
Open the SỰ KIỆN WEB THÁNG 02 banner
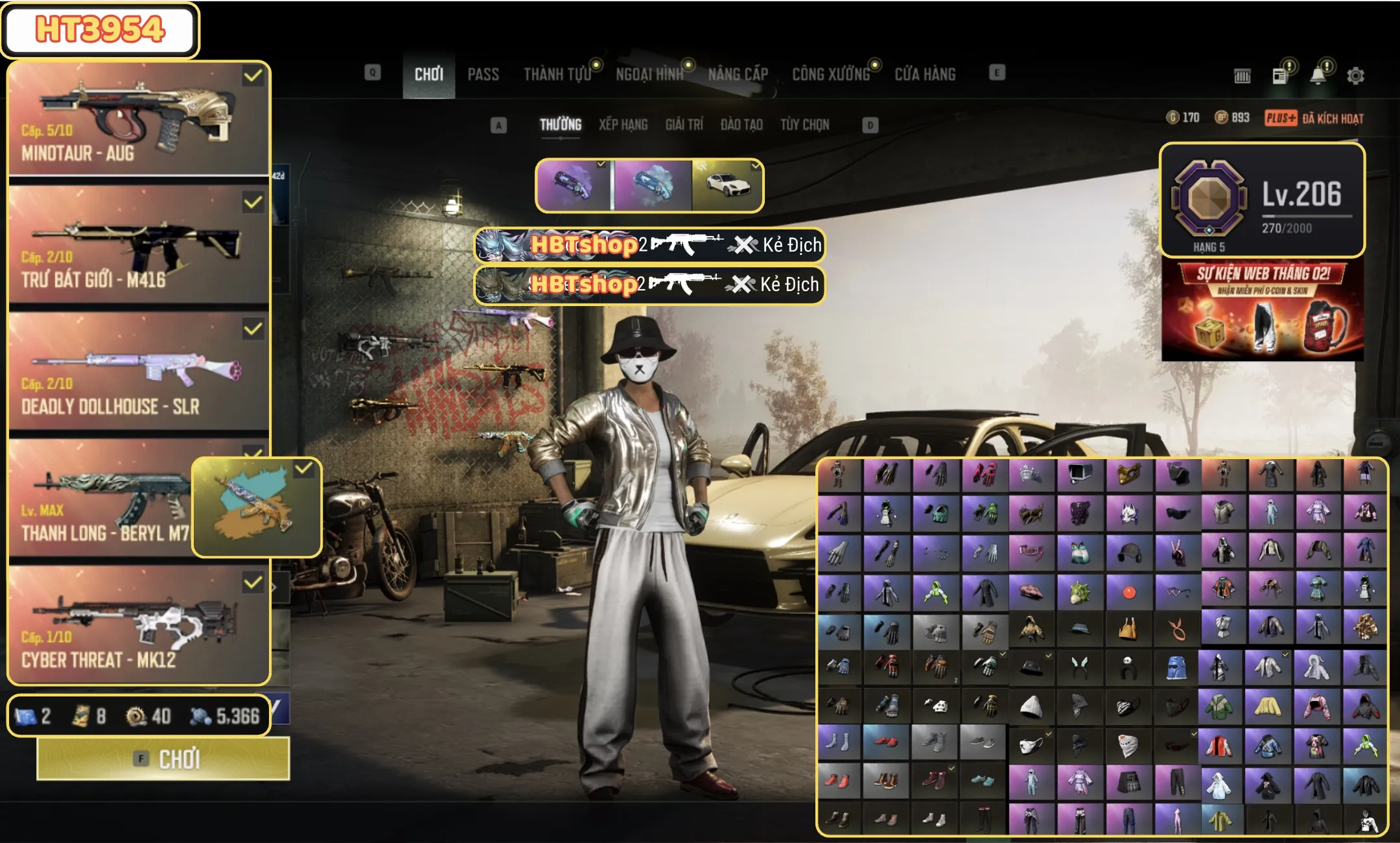pyautogui.click(x=1263, y=310)
